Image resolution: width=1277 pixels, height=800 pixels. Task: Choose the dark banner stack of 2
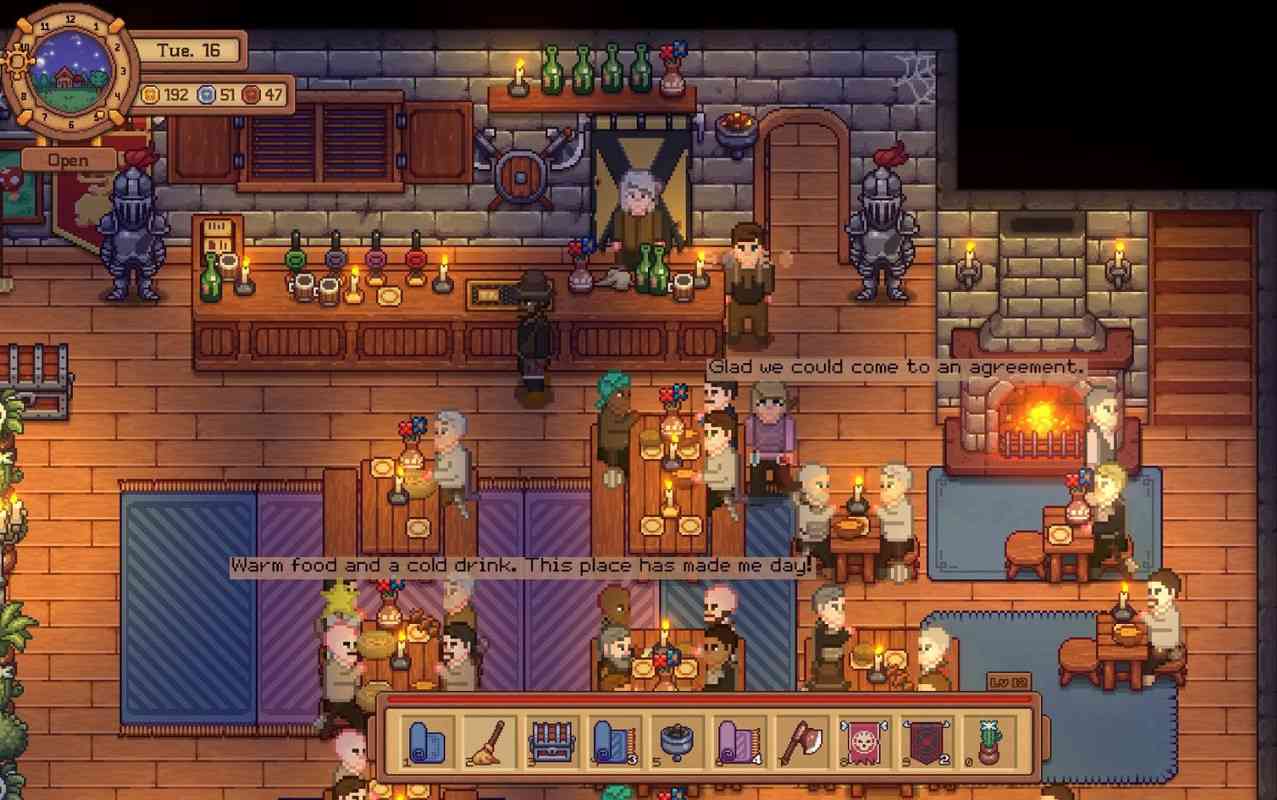point(923,741)
